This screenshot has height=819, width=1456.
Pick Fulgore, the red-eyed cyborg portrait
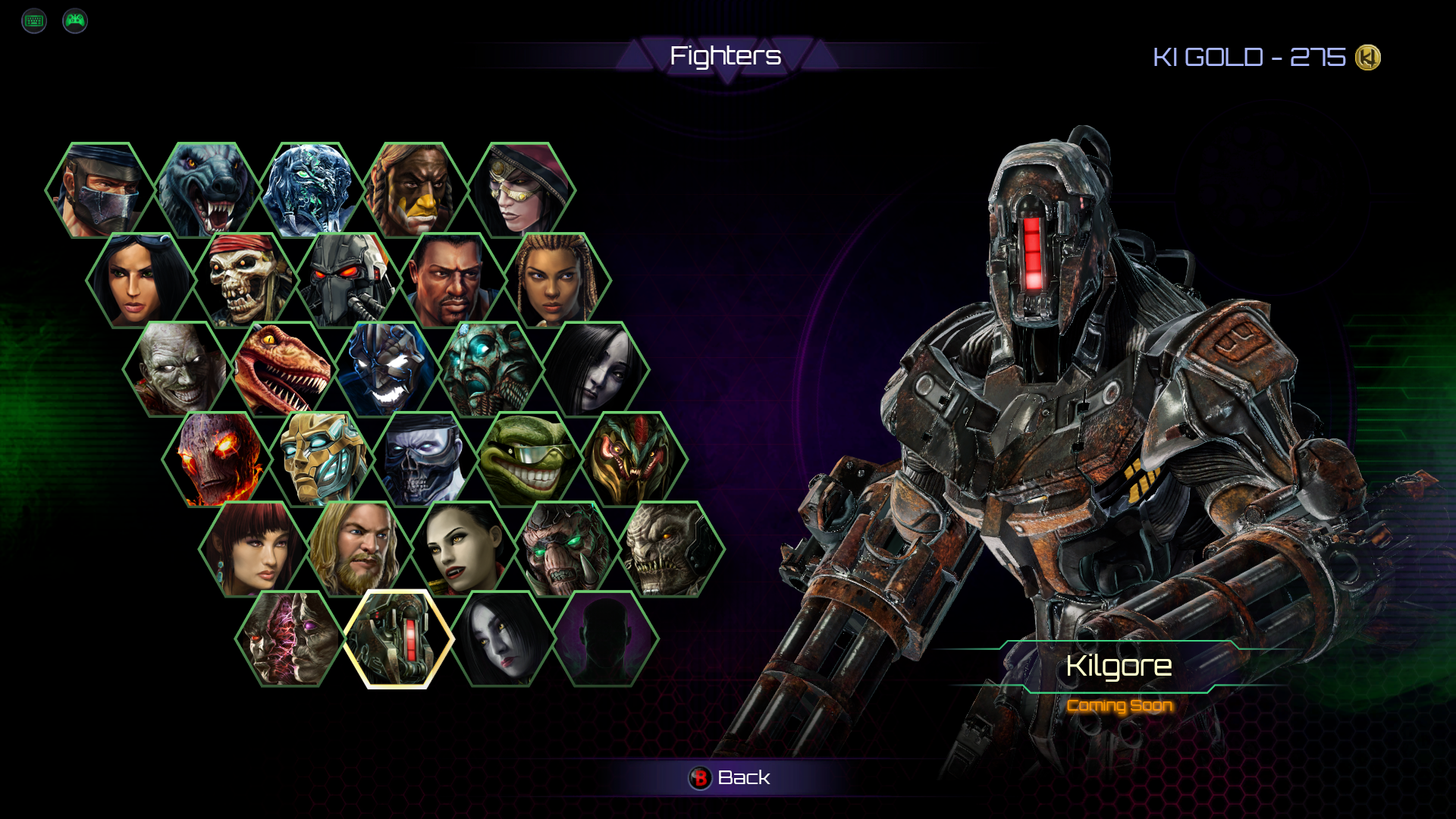[x=350, y=280]
